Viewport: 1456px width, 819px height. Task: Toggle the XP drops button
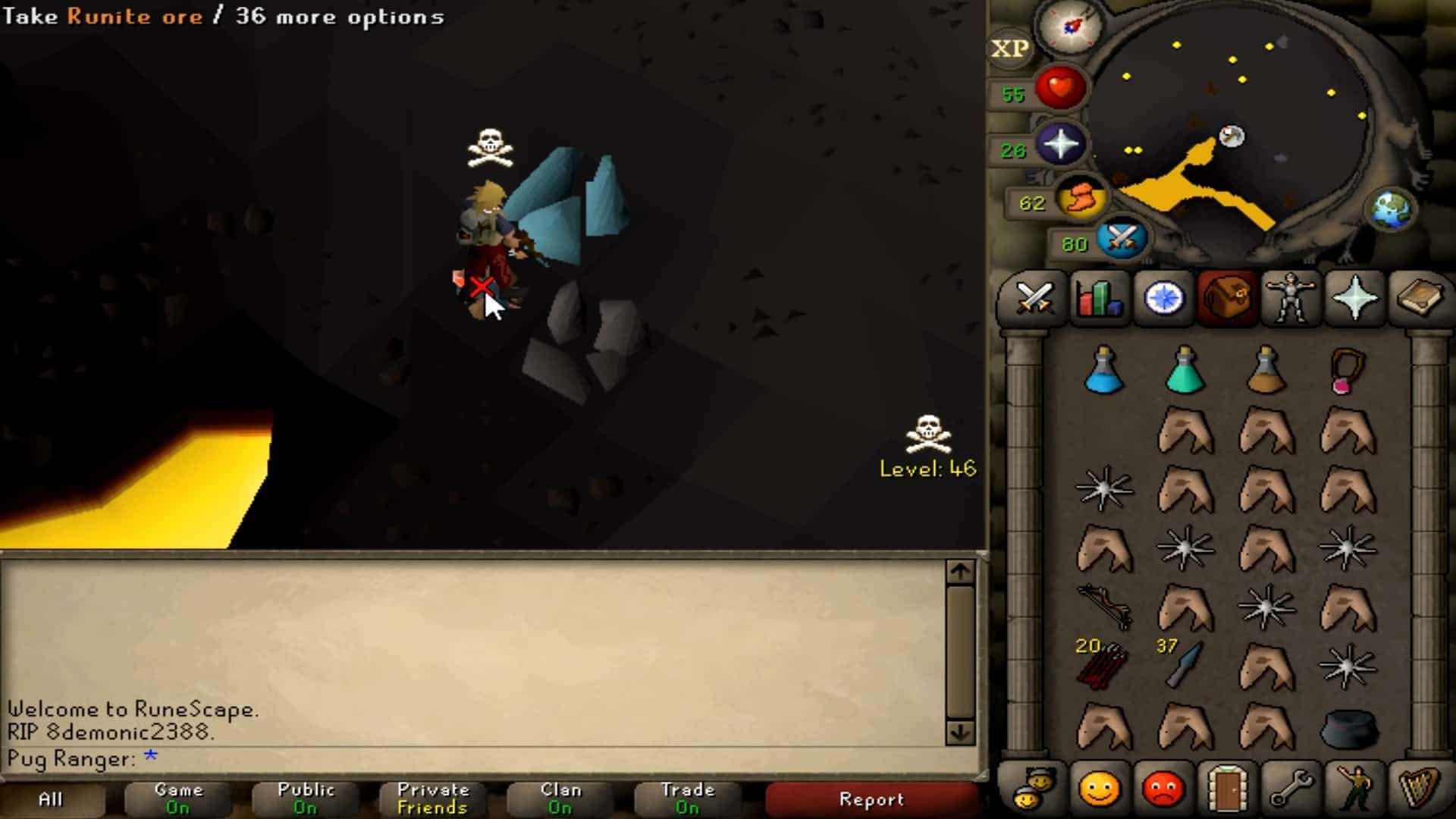(x=1009, y=49)
